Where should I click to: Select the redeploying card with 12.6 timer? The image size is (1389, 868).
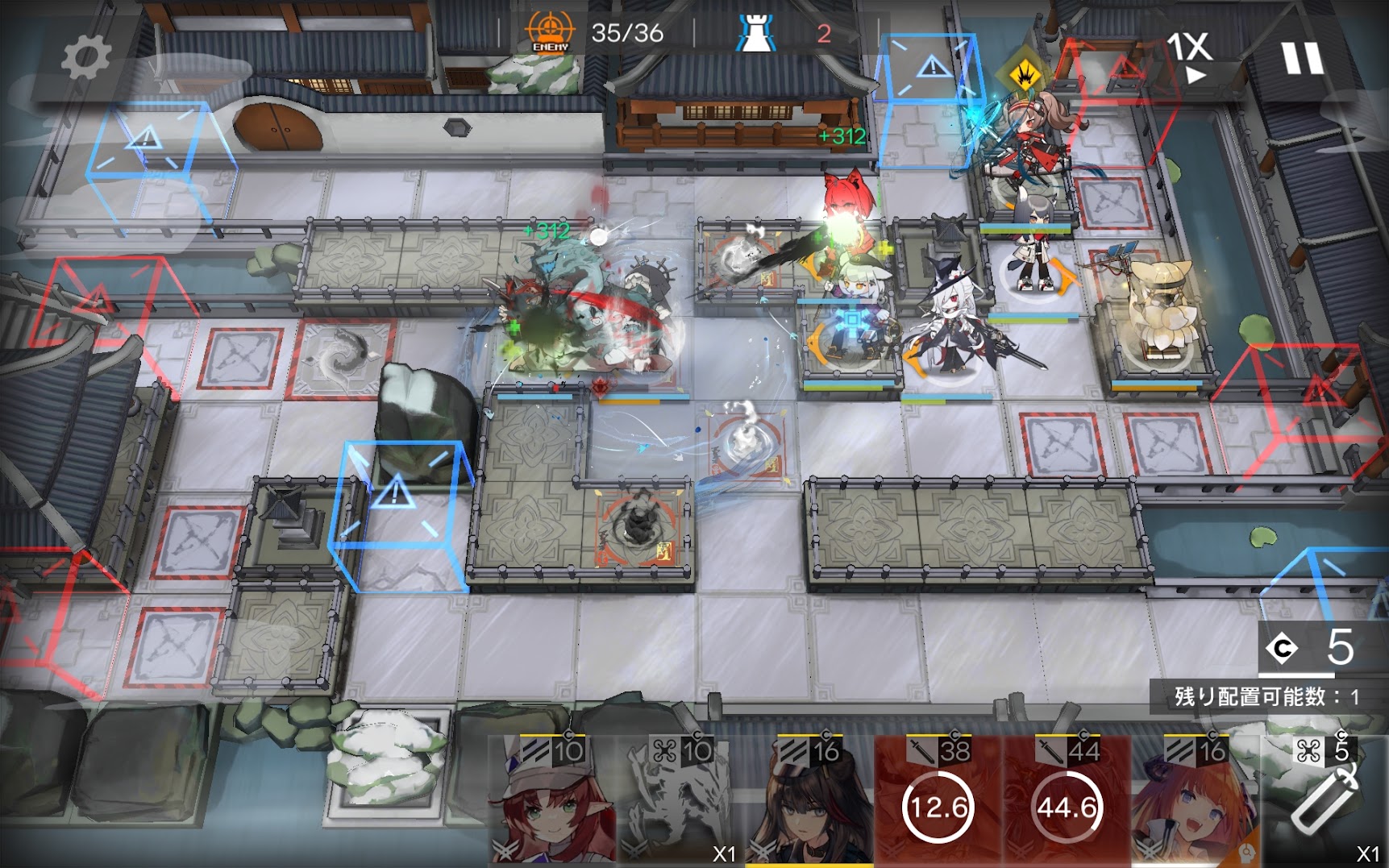coord(938,802)
